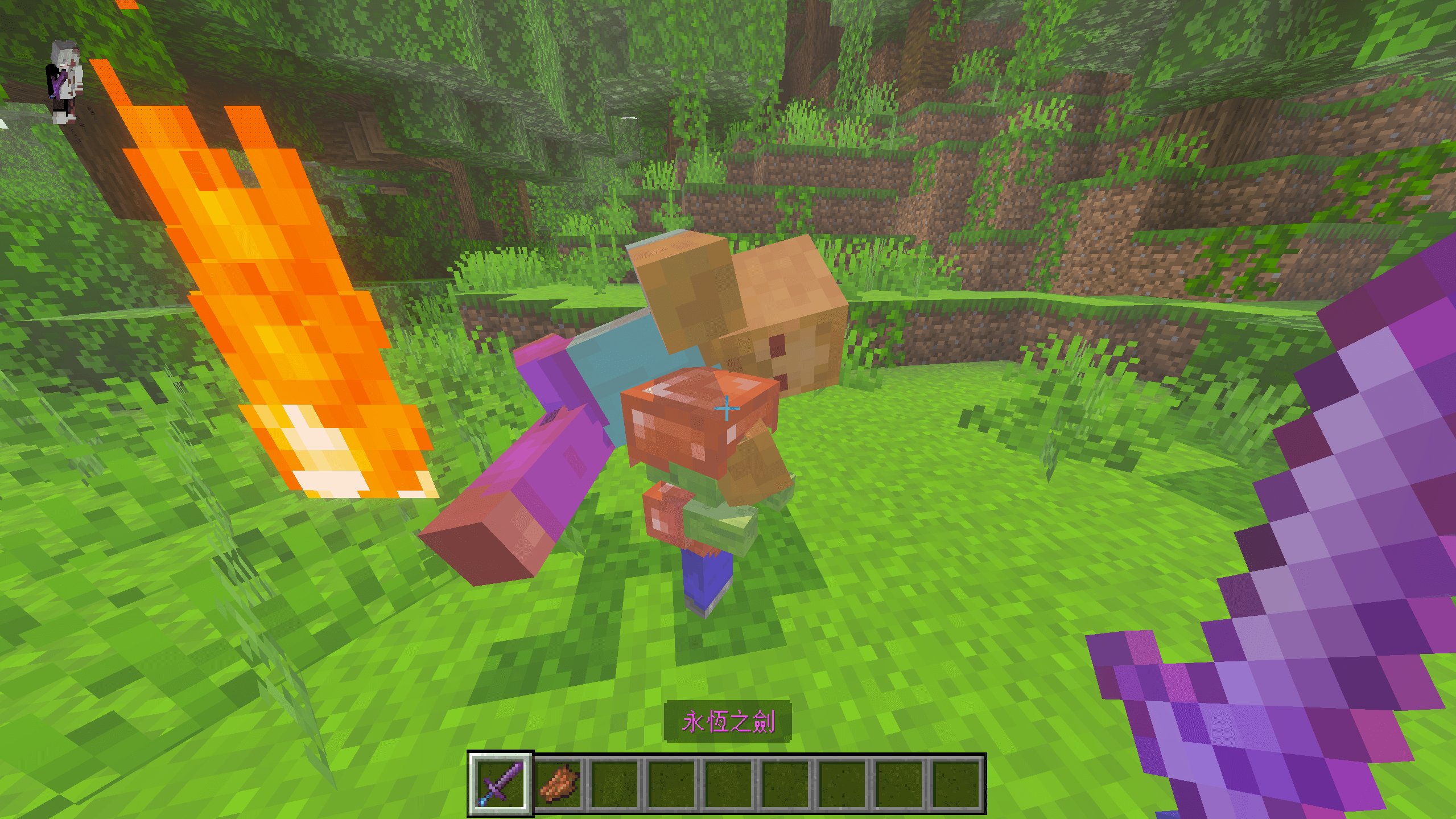Click the white selection frame around slot one

point(473,789)
